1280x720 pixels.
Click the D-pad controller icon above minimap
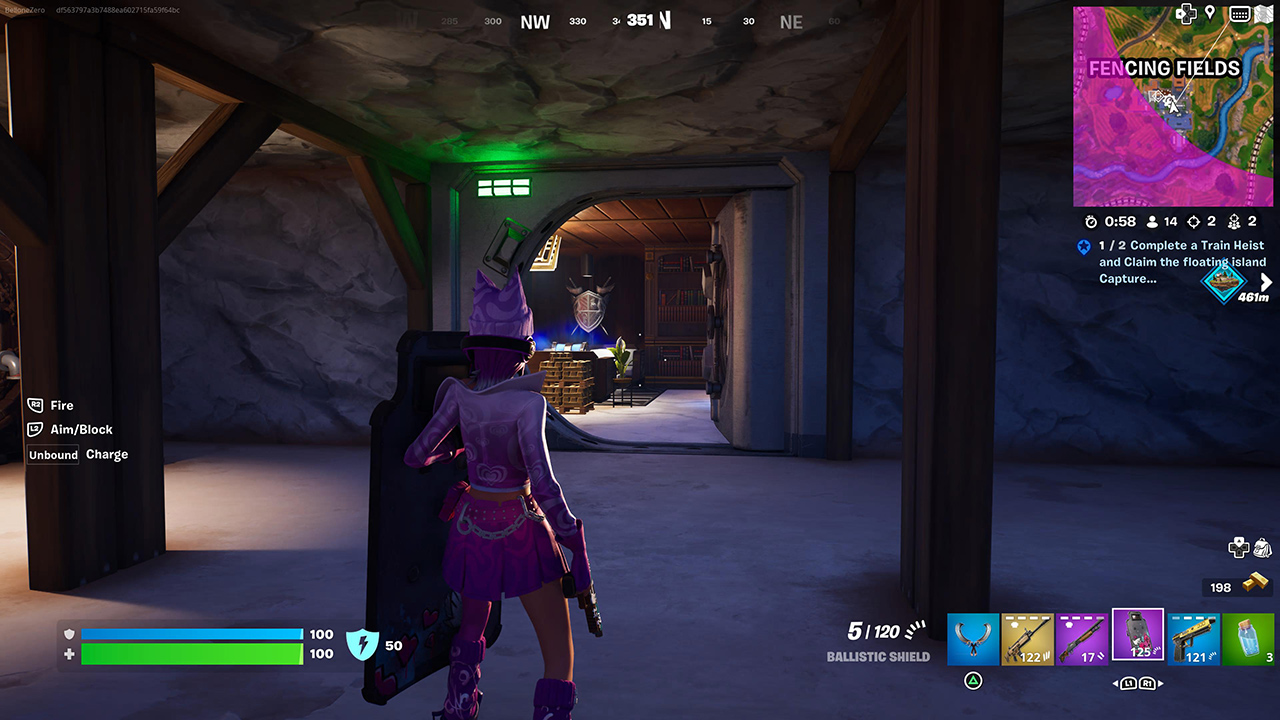click(1186, 14)
